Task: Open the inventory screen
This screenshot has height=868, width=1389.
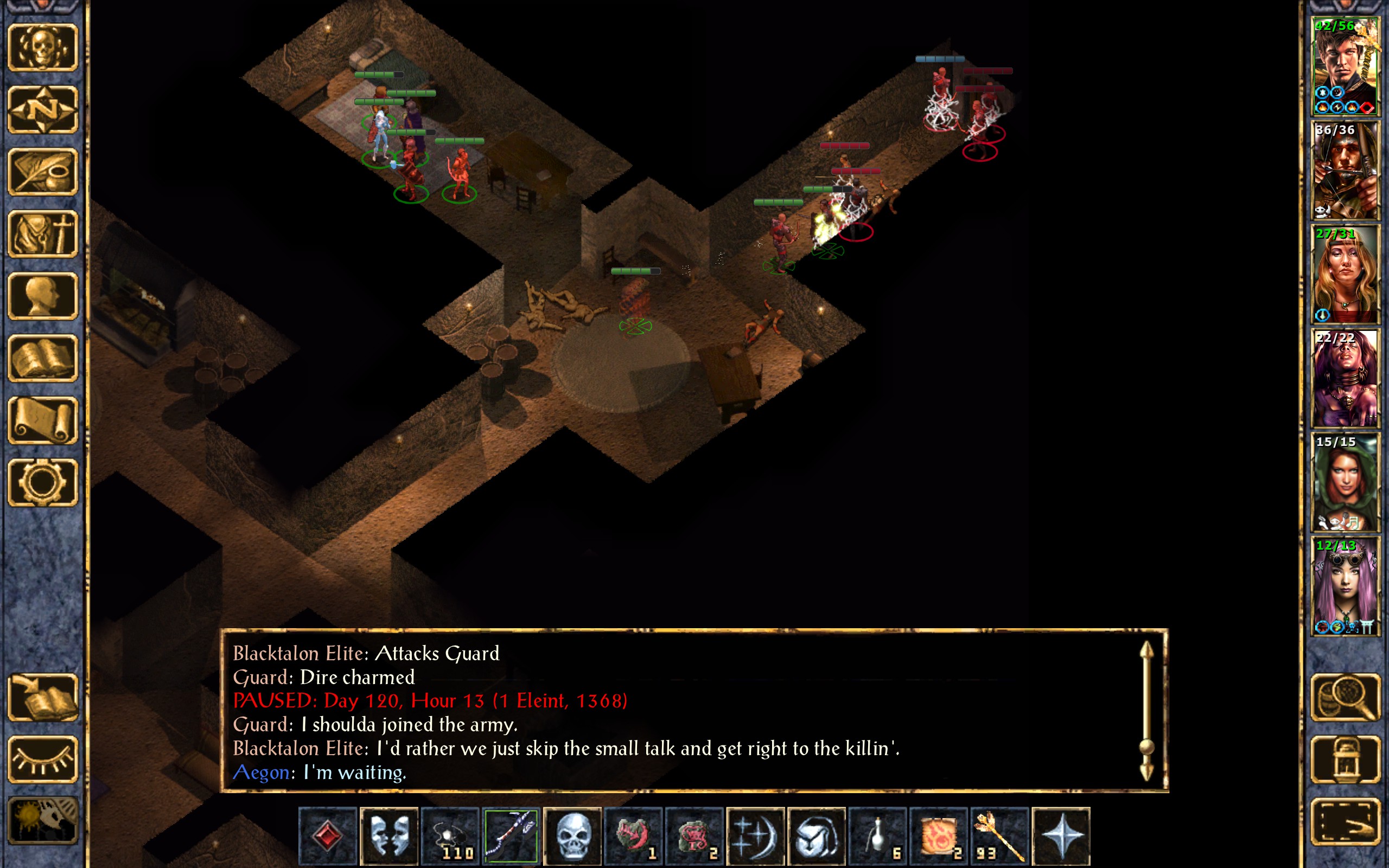Action: [x=42, y=234]
